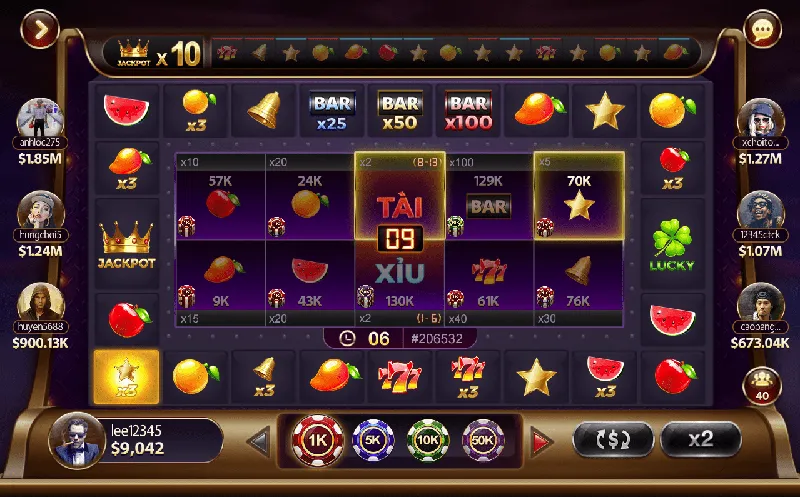This screenshot has height=497, width=800.
Task: Bet on the x100 BAR cell
Action: tap(488, 198)
